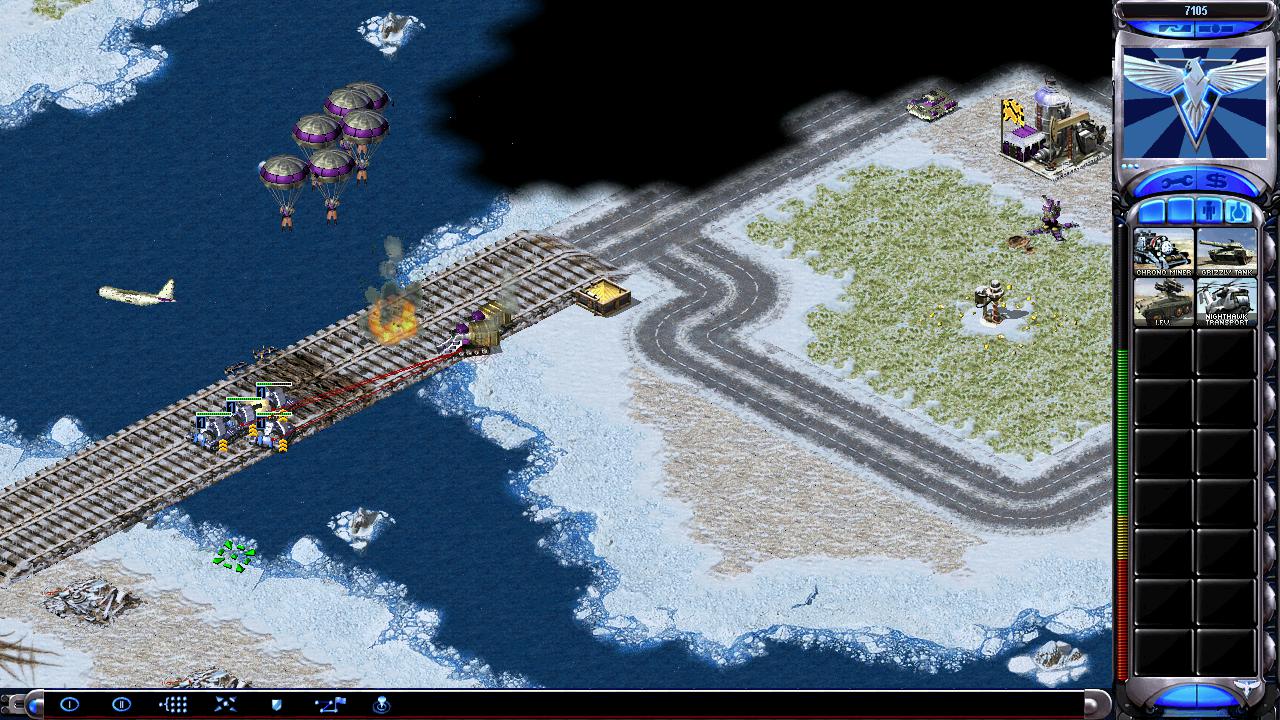This screenshot has width=1280, height=720.
Task: Build a Grizzly Tank
Action: (x=1226, y=252)
